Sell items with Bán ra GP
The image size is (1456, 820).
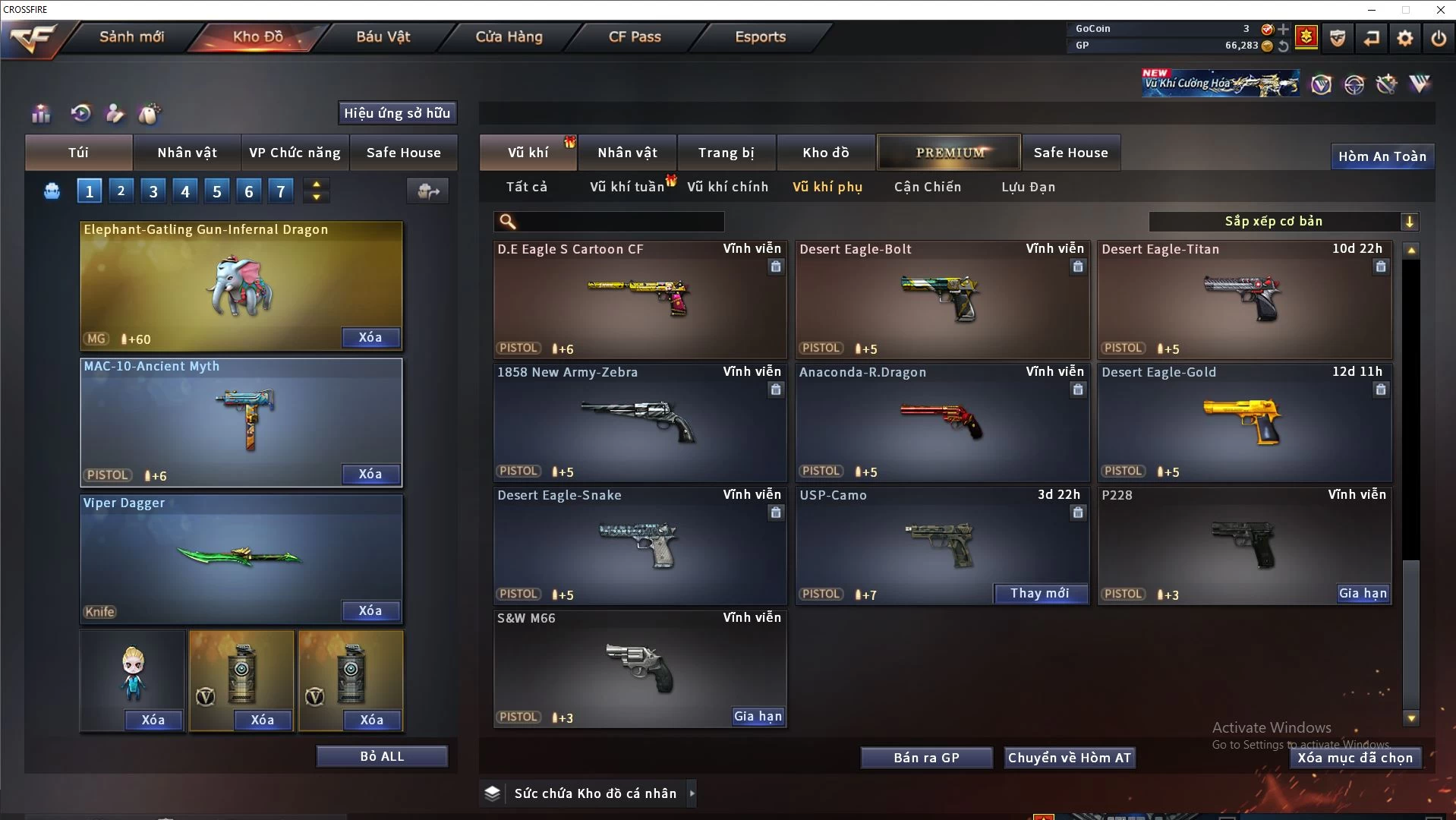click(x=926, y=758)
